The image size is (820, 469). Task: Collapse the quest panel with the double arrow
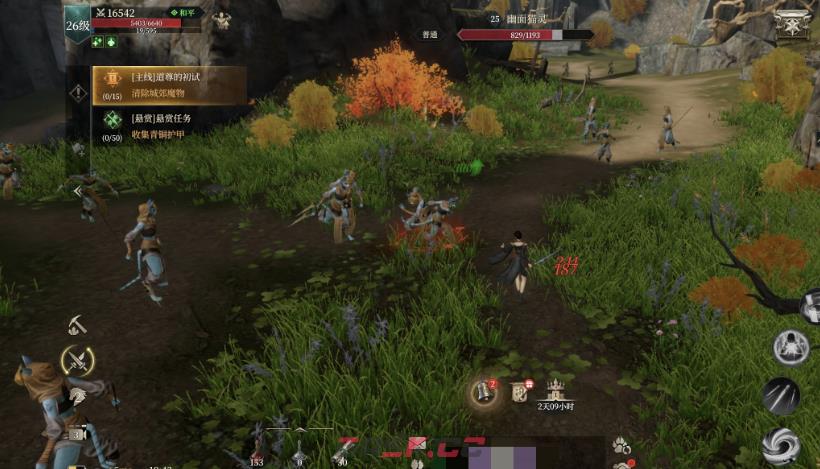pyautogui.click(x=77, y=190)
